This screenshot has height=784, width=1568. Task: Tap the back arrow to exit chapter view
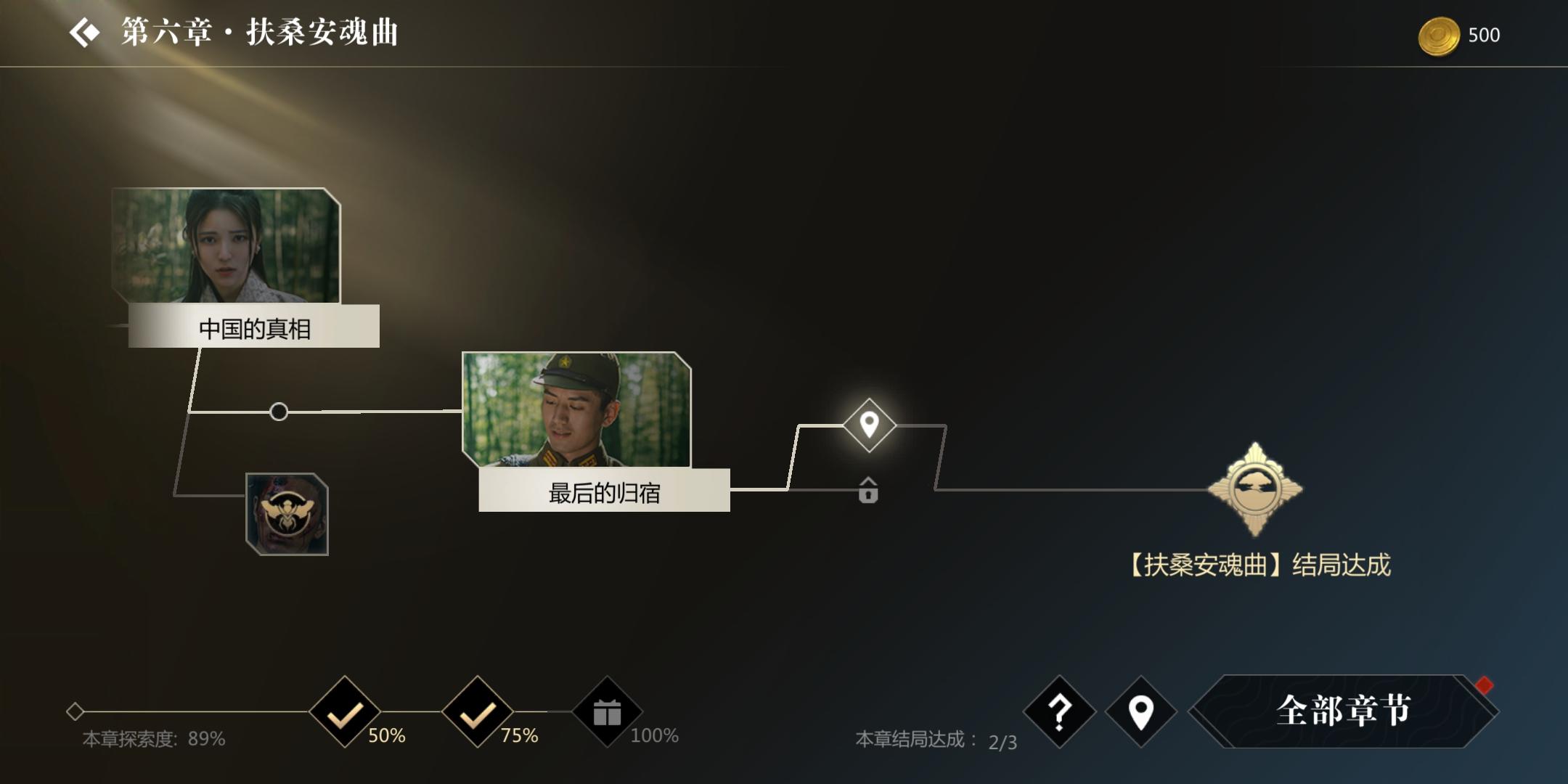point(85,33)
